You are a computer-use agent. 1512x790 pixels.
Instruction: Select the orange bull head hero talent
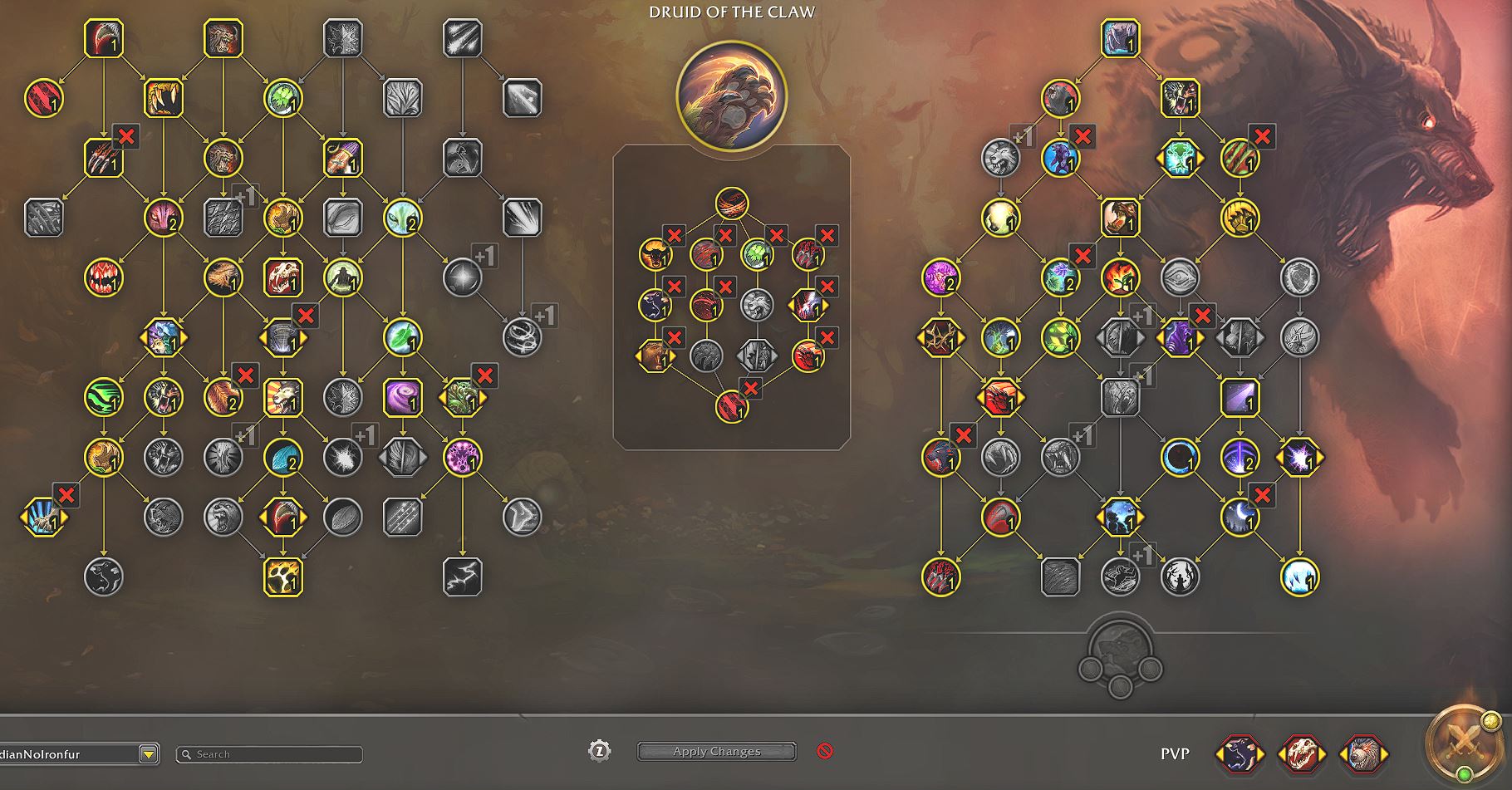click(655, 255)
